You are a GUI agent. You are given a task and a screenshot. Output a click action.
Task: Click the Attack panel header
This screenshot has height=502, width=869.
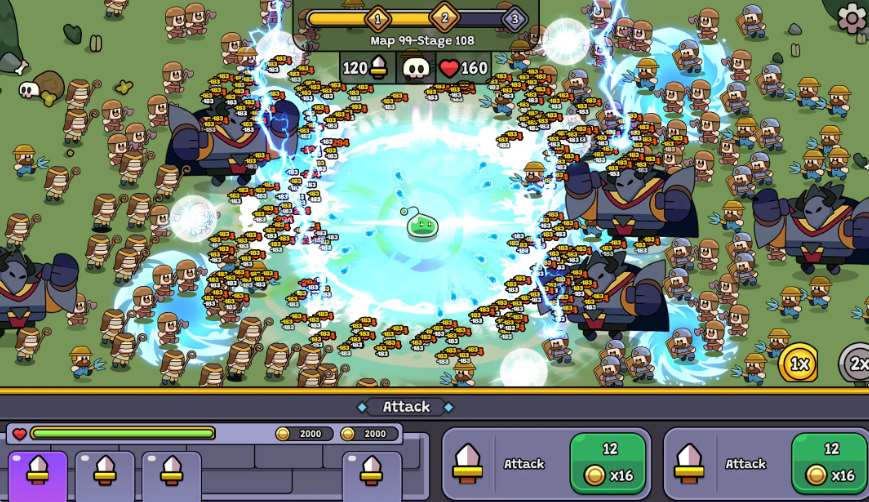pyautogui.click(x=406, y=406)
